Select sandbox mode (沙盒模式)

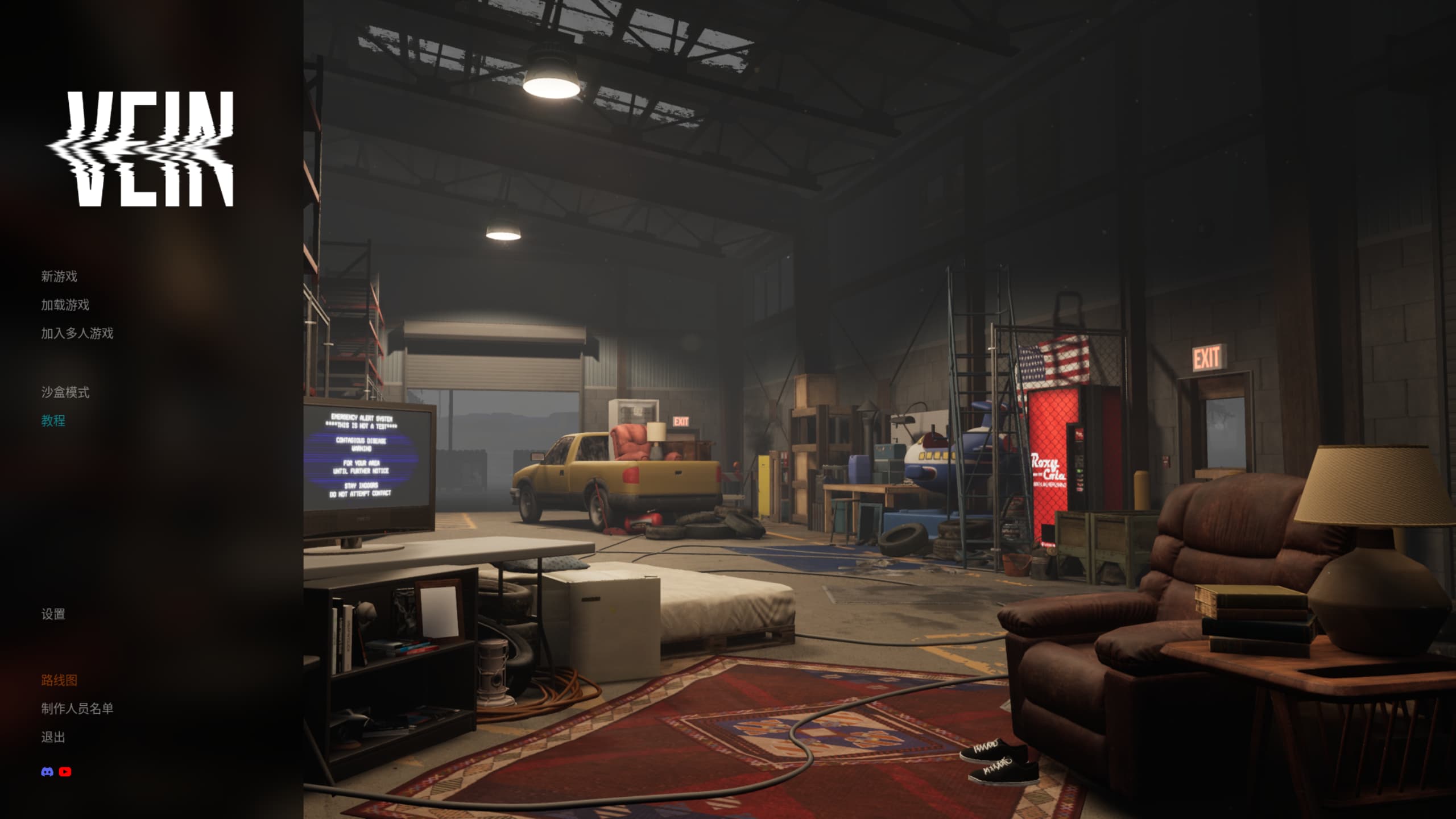coord(65,392)
